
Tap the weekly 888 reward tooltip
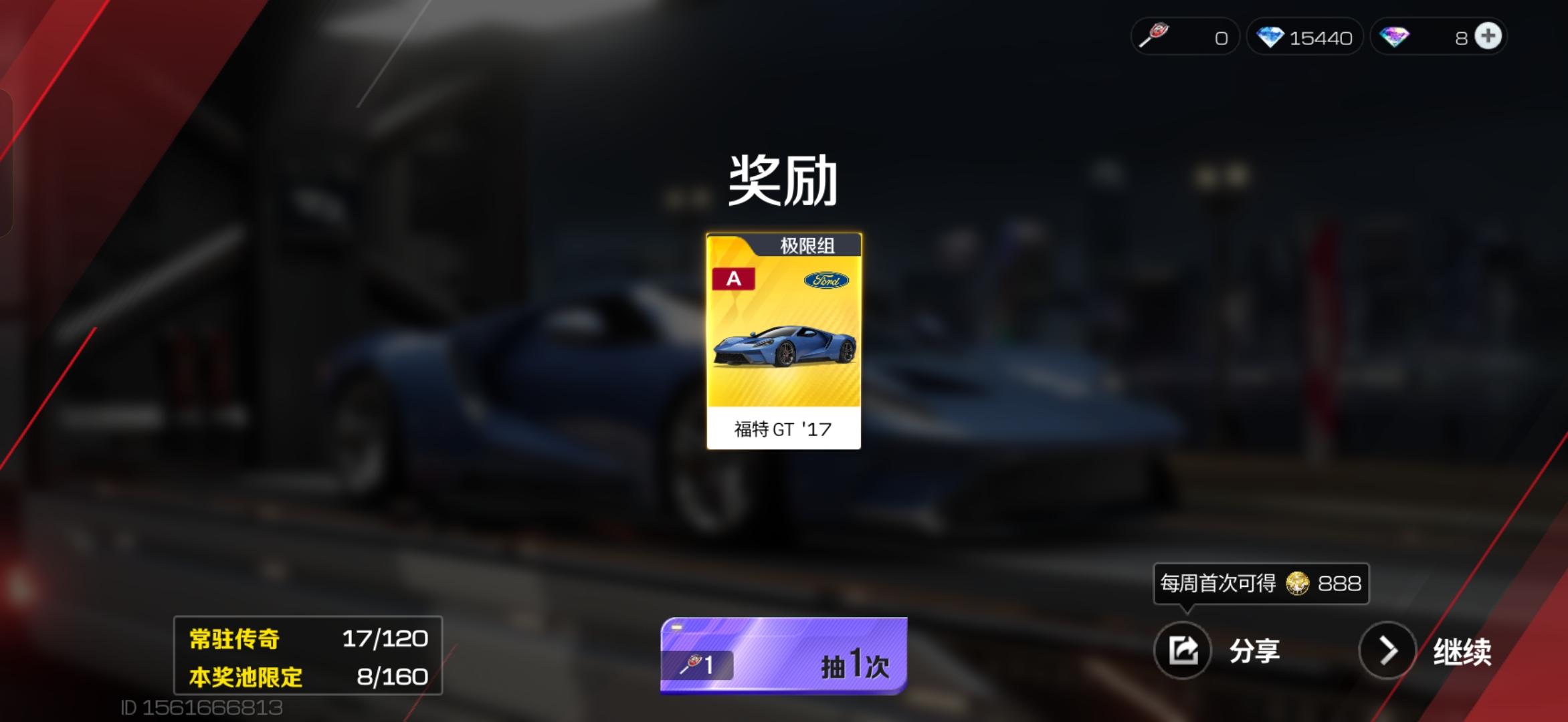pyautogui.click(x=1260, y=583)
